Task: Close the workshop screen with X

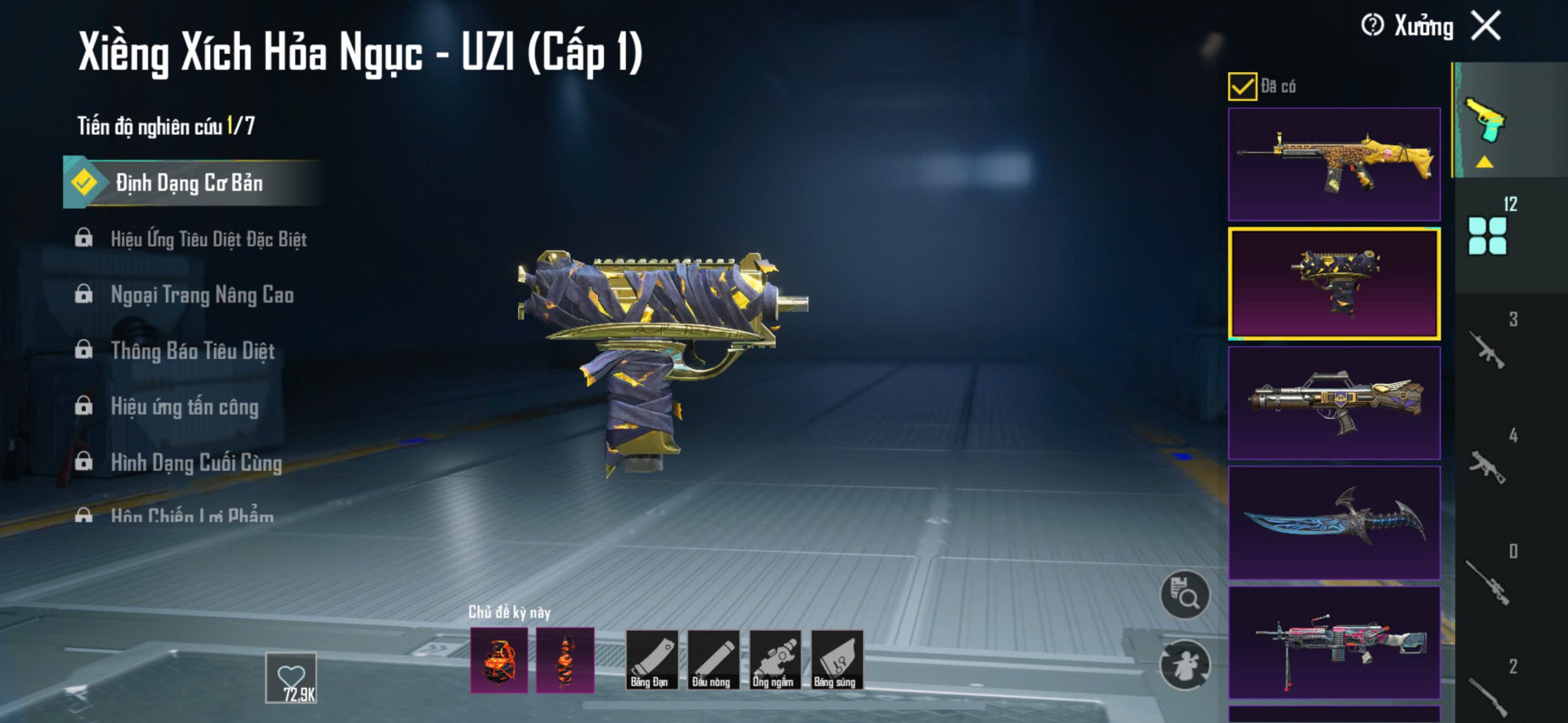Action: click(x=1487, y=26)
